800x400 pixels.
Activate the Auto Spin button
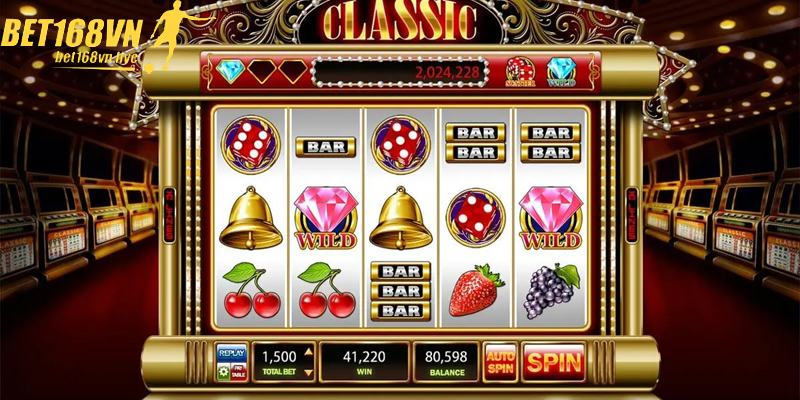500,362
